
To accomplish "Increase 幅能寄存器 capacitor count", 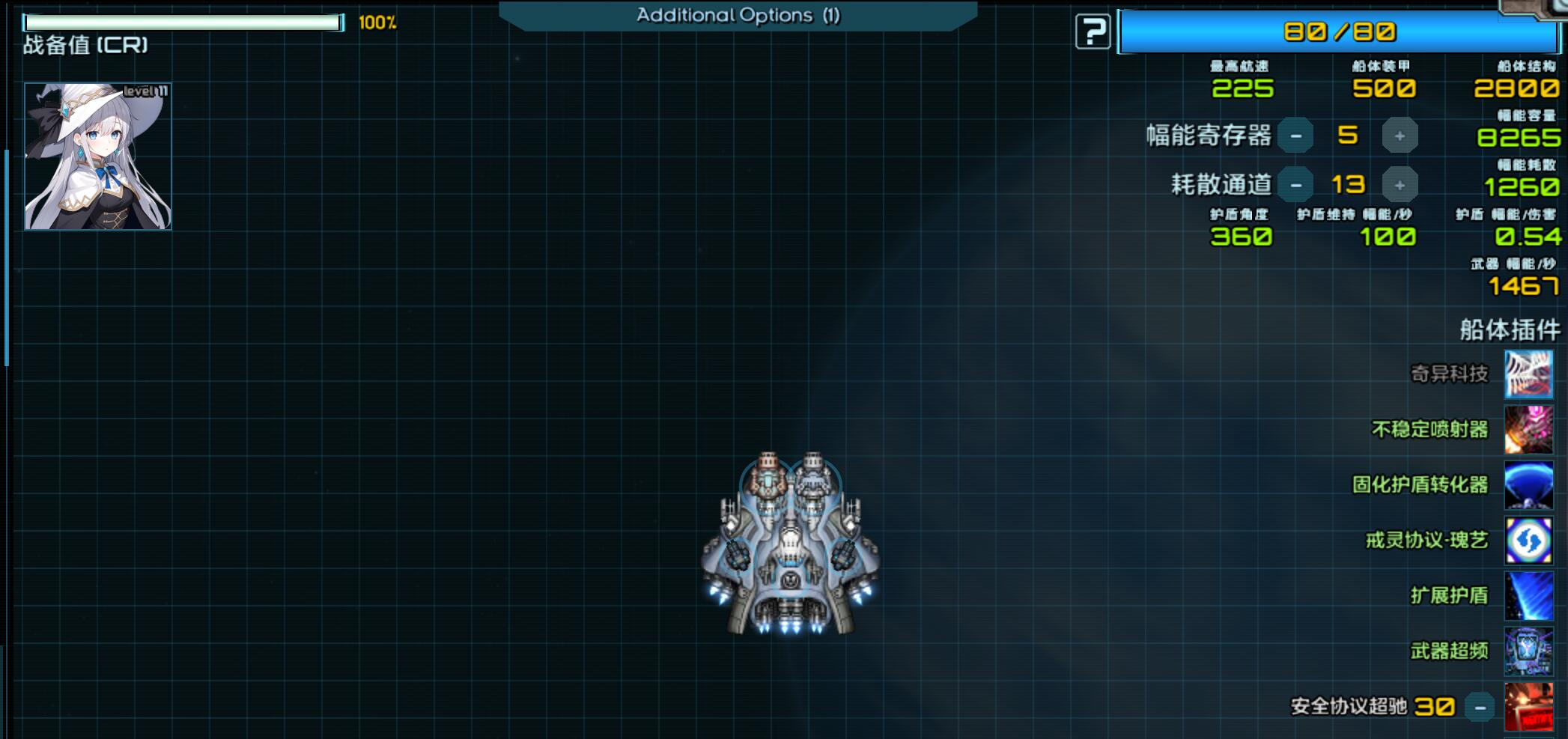I will 1399,136.
